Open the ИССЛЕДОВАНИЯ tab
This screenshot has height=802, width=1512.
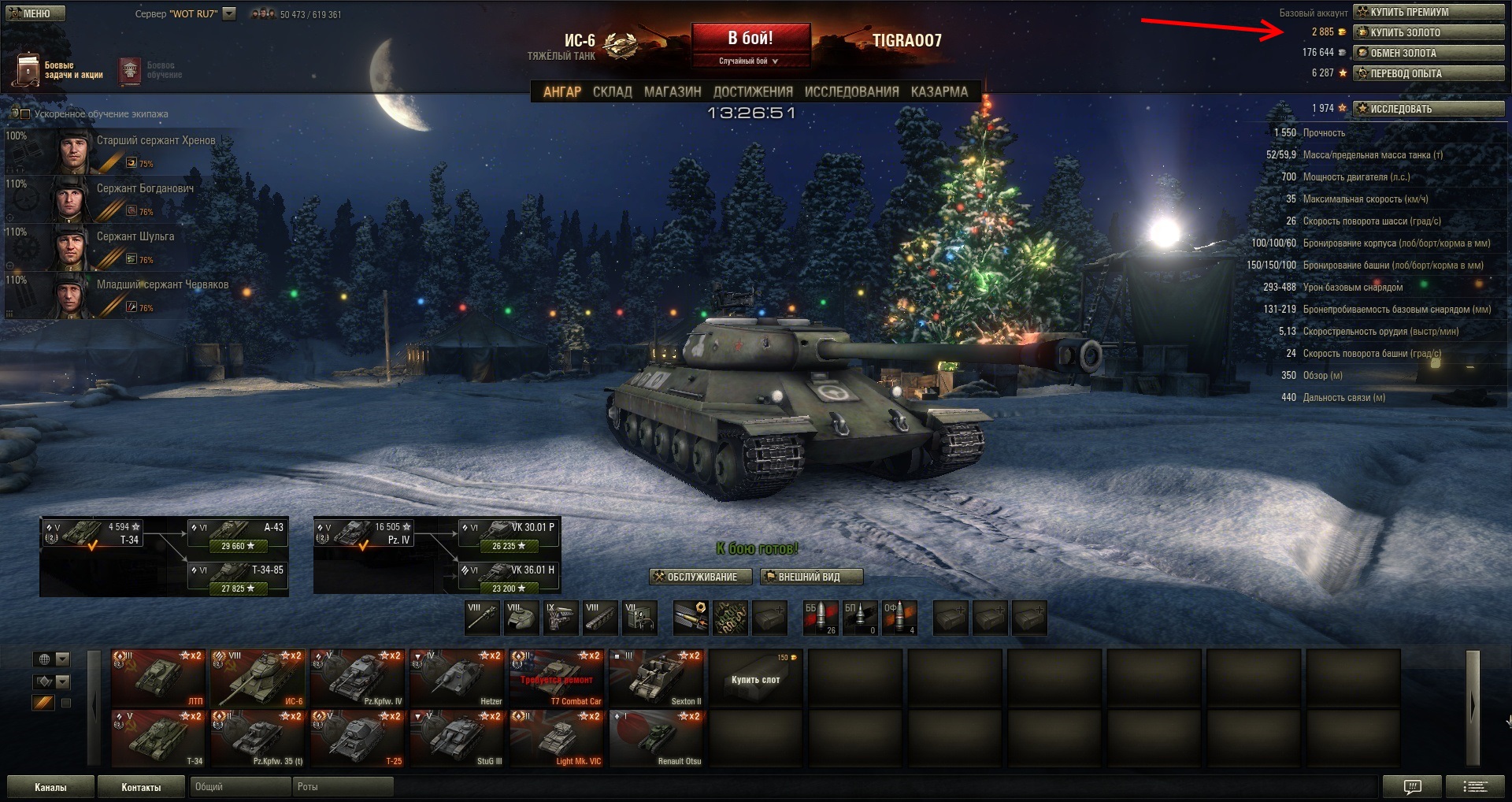click(x=851, y=92)
